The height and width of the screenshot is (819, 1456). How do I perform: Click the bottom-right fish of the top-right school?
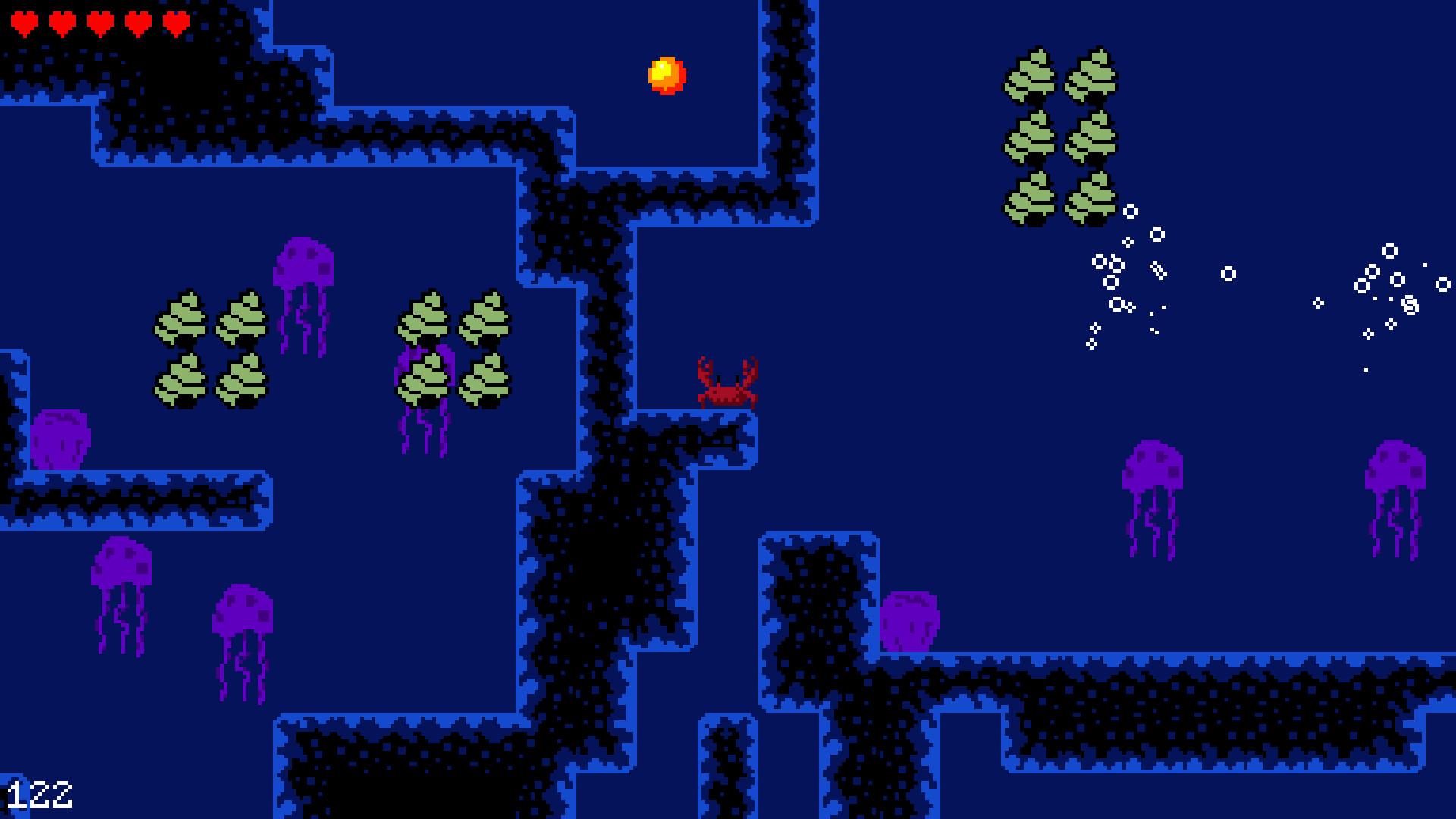pyautogui.click(x=1090, y=197)
